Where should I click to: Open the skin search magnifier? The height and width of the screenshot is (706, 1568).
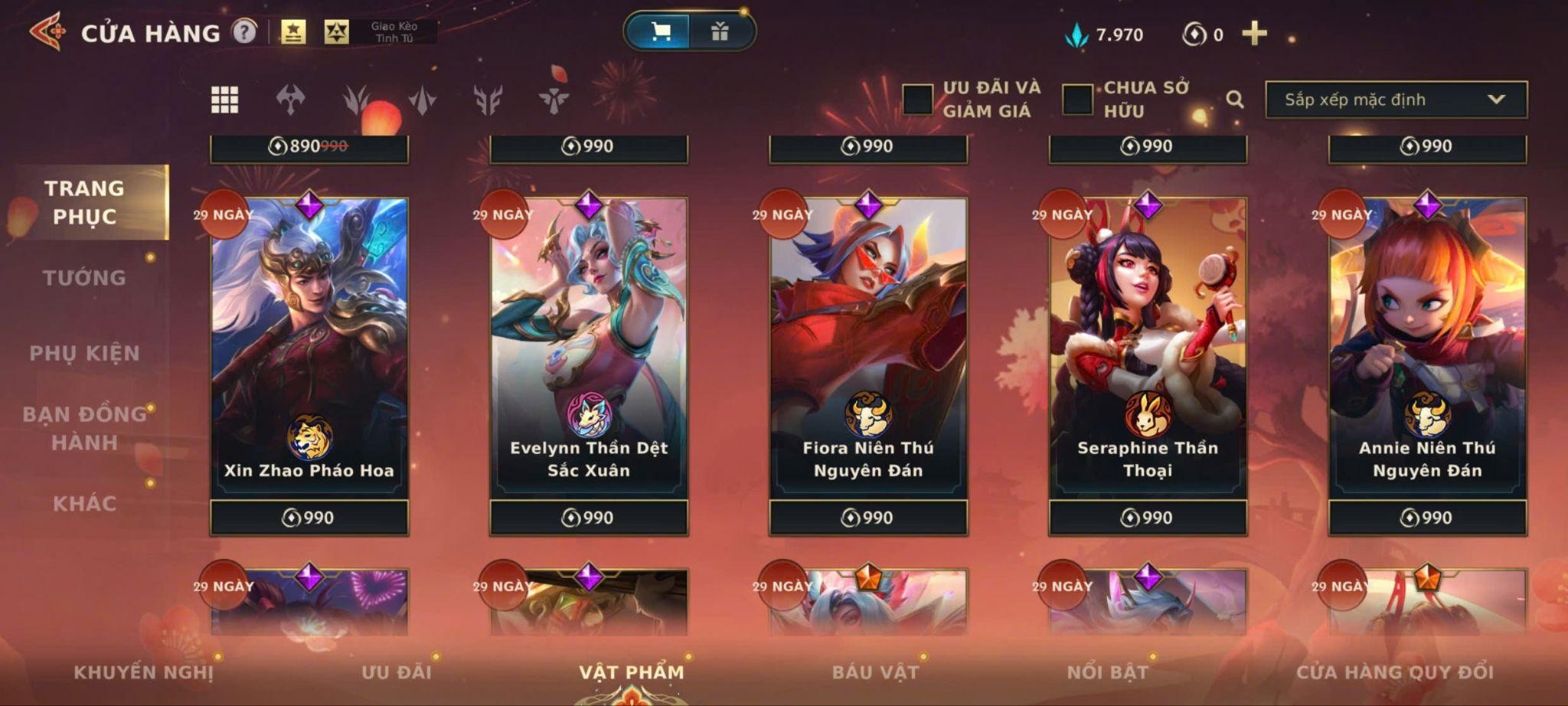pyautogui.click(x=1234, y=100)
